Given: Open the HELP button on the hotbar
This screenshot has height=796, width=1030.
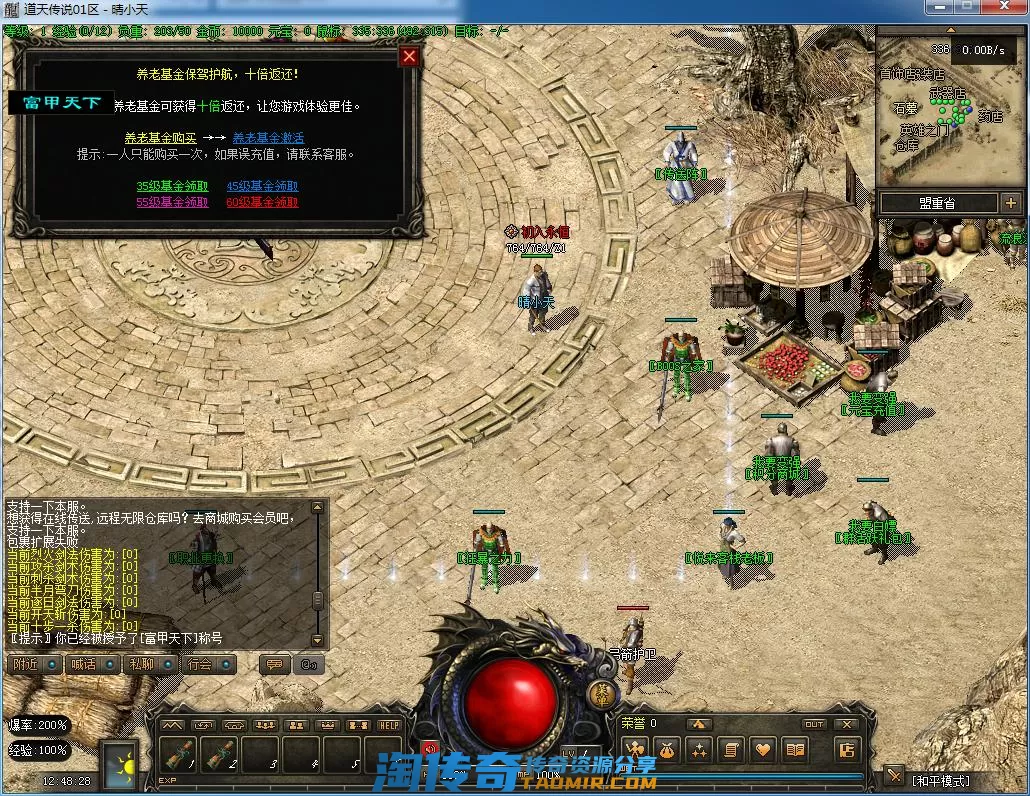Looking at the screenshot, I should point(388,725).
